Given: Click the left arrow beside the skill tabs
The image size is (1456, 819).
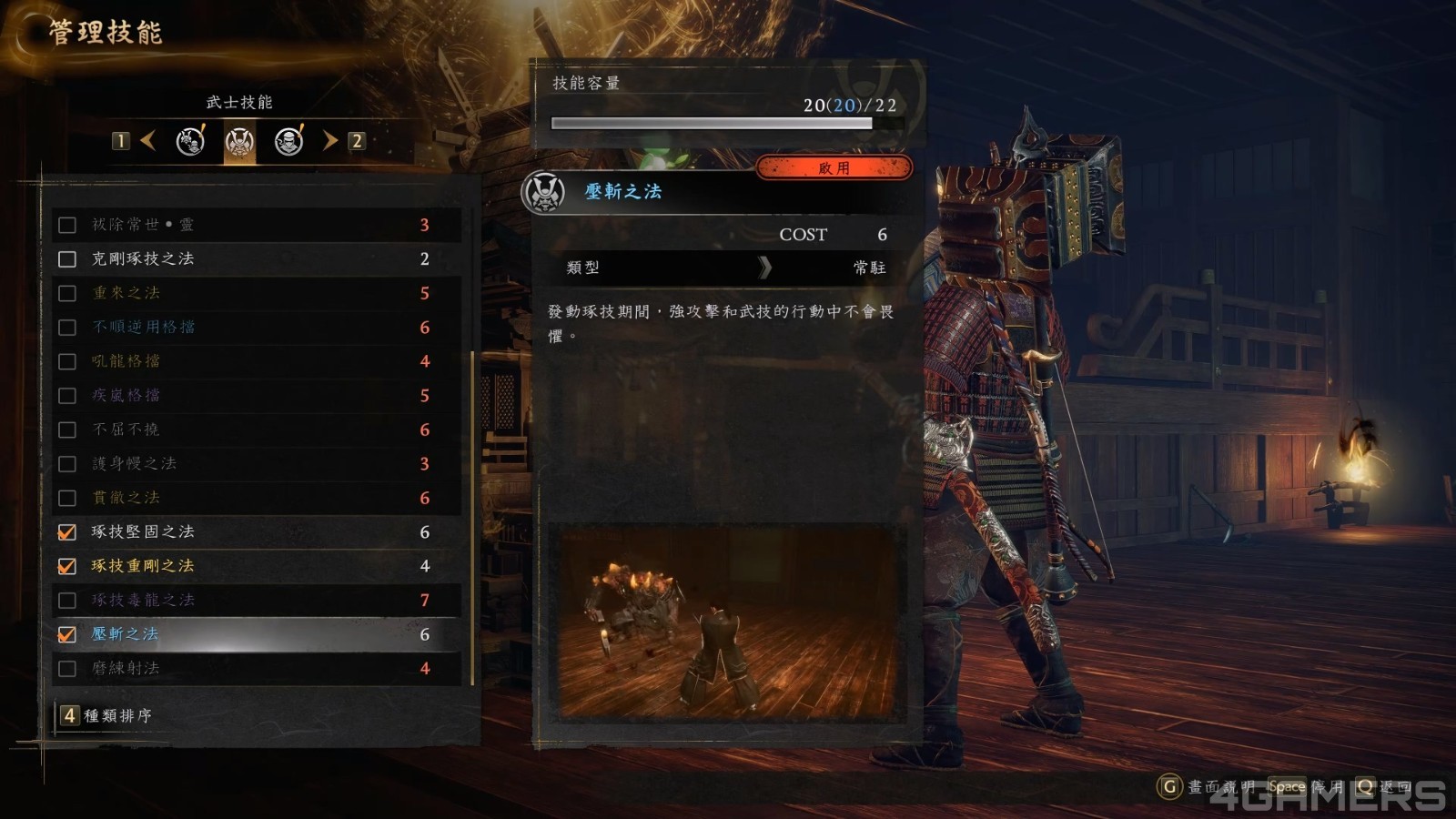Looking at the screenshot, I should point(148,141).
